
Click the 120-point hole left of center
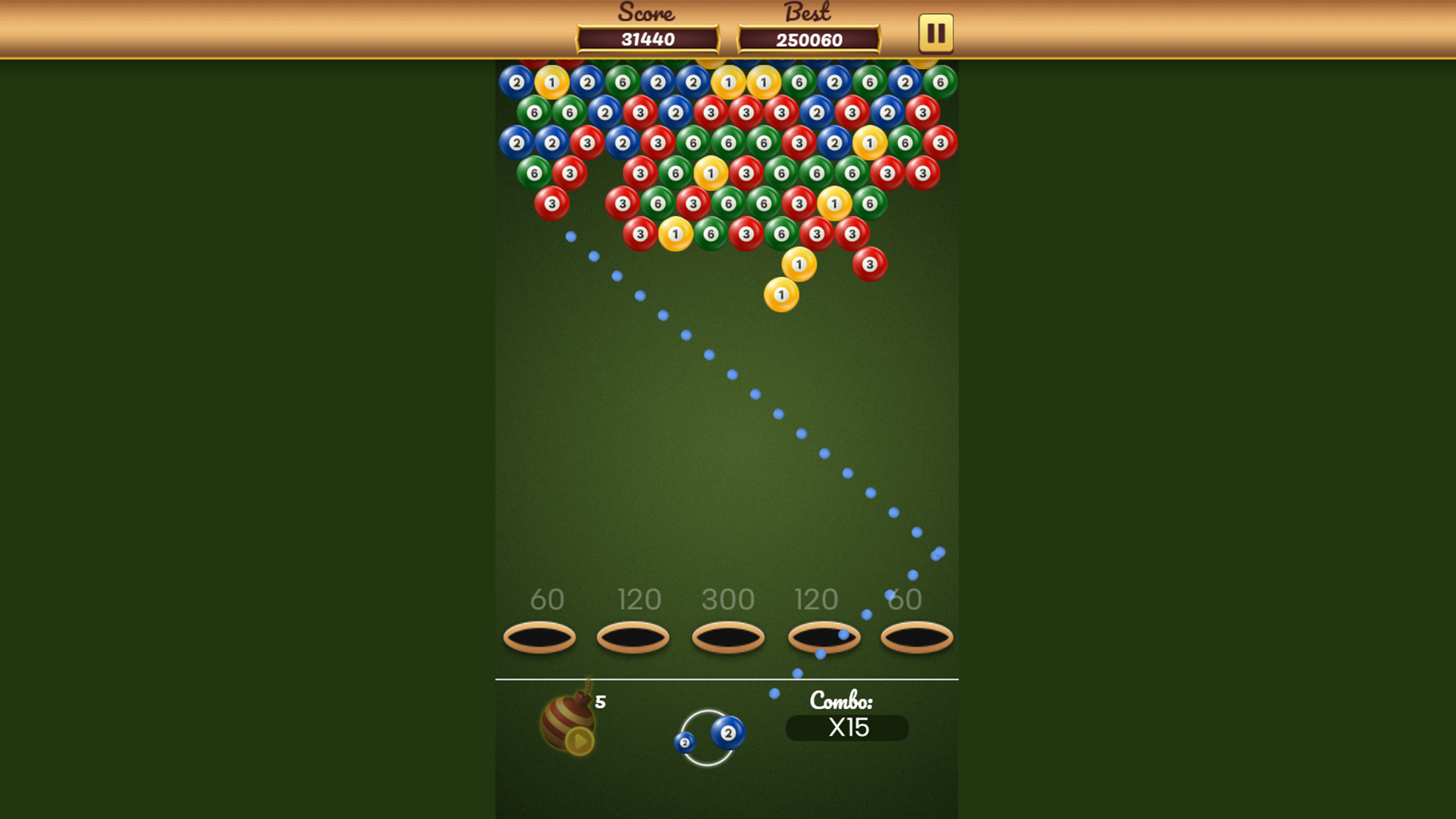[x=633, y=637]
